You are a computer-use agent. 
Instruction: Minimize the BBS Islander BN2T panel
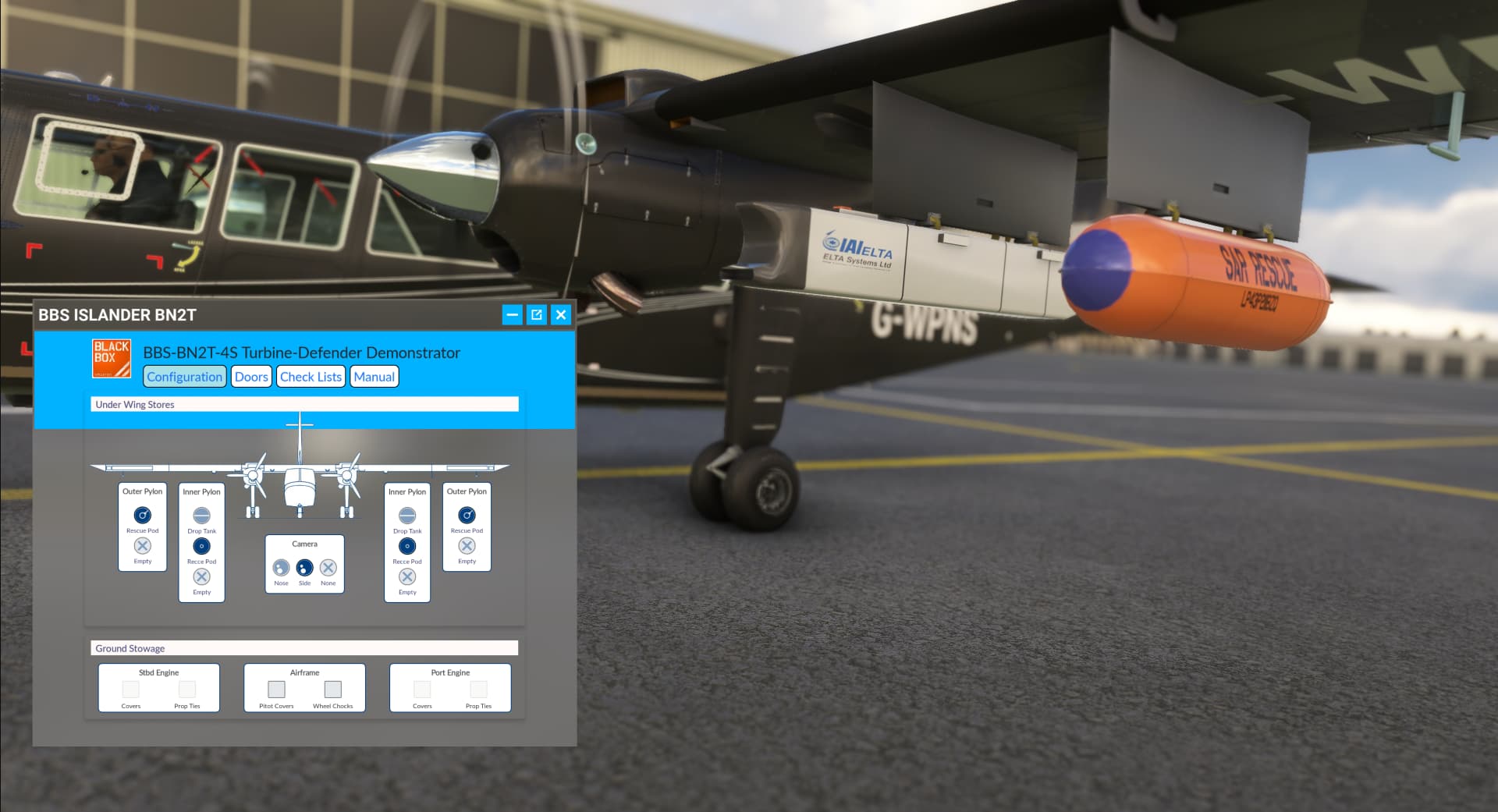(512, 315)
